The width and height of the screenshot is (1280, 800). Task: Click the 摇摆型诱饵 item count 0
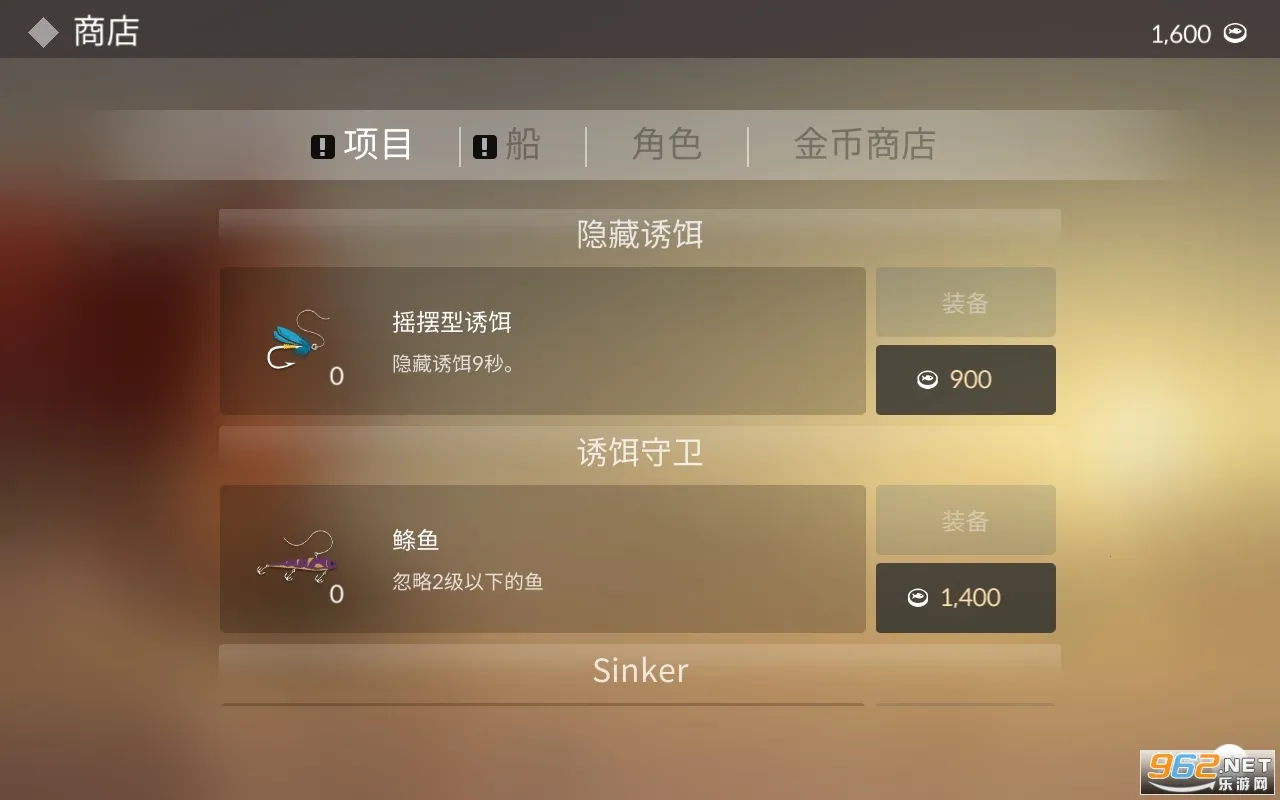pos(336,376)
